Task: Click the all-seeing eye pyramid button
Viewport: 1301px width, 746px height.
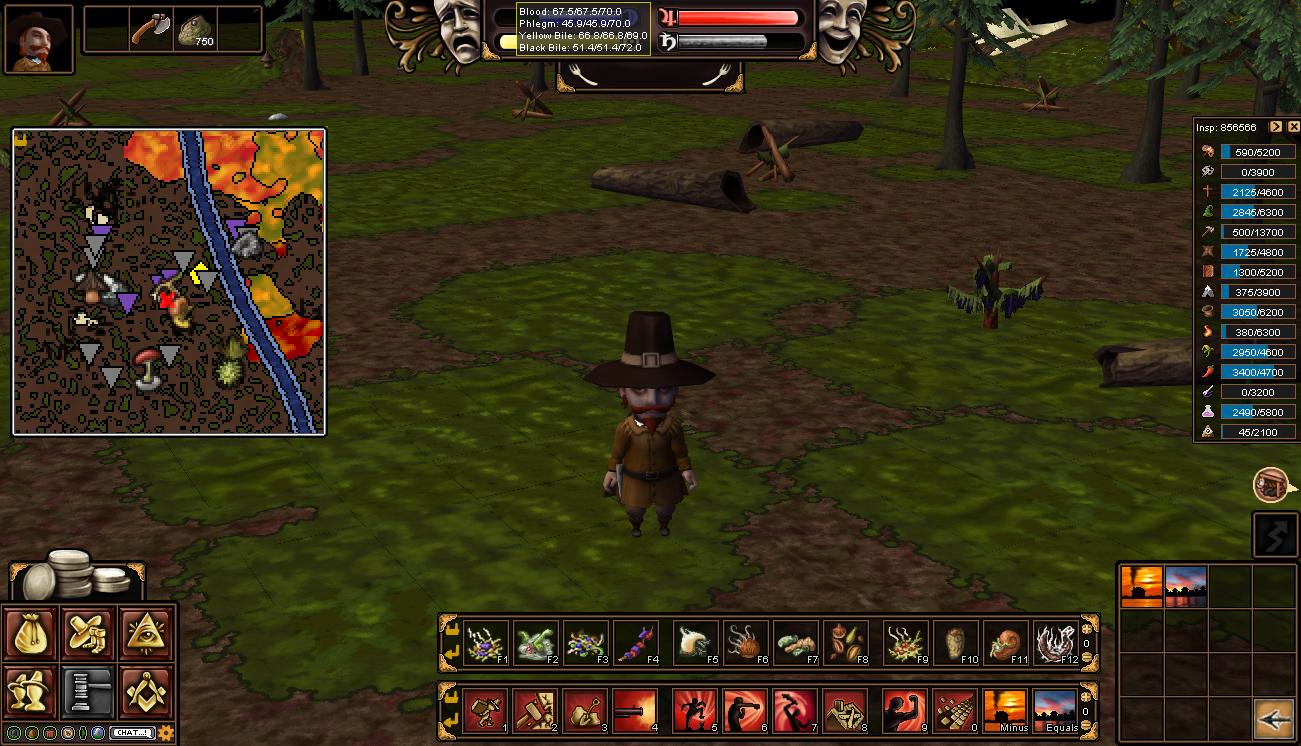Action: [x=147, y=634]
